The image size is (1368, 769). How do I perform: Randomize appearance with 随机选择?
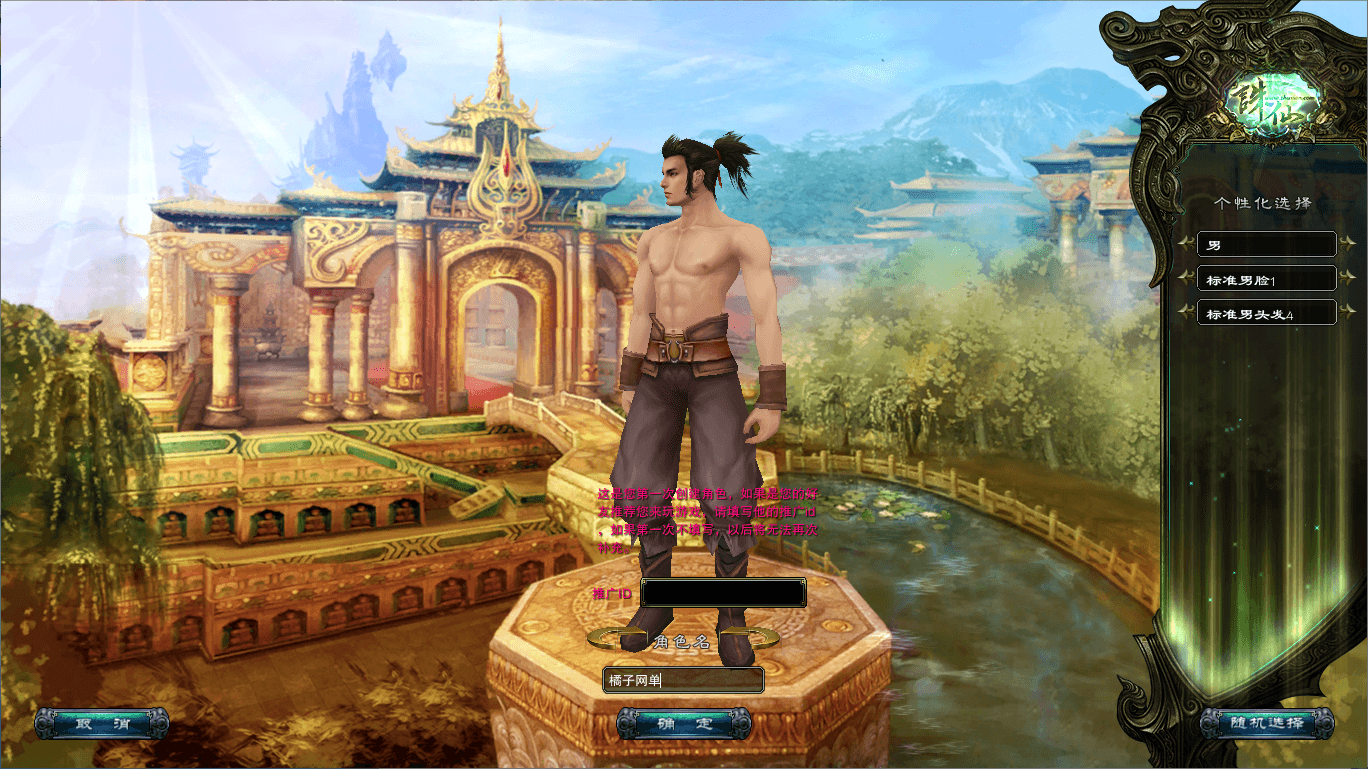(1266, 723)
